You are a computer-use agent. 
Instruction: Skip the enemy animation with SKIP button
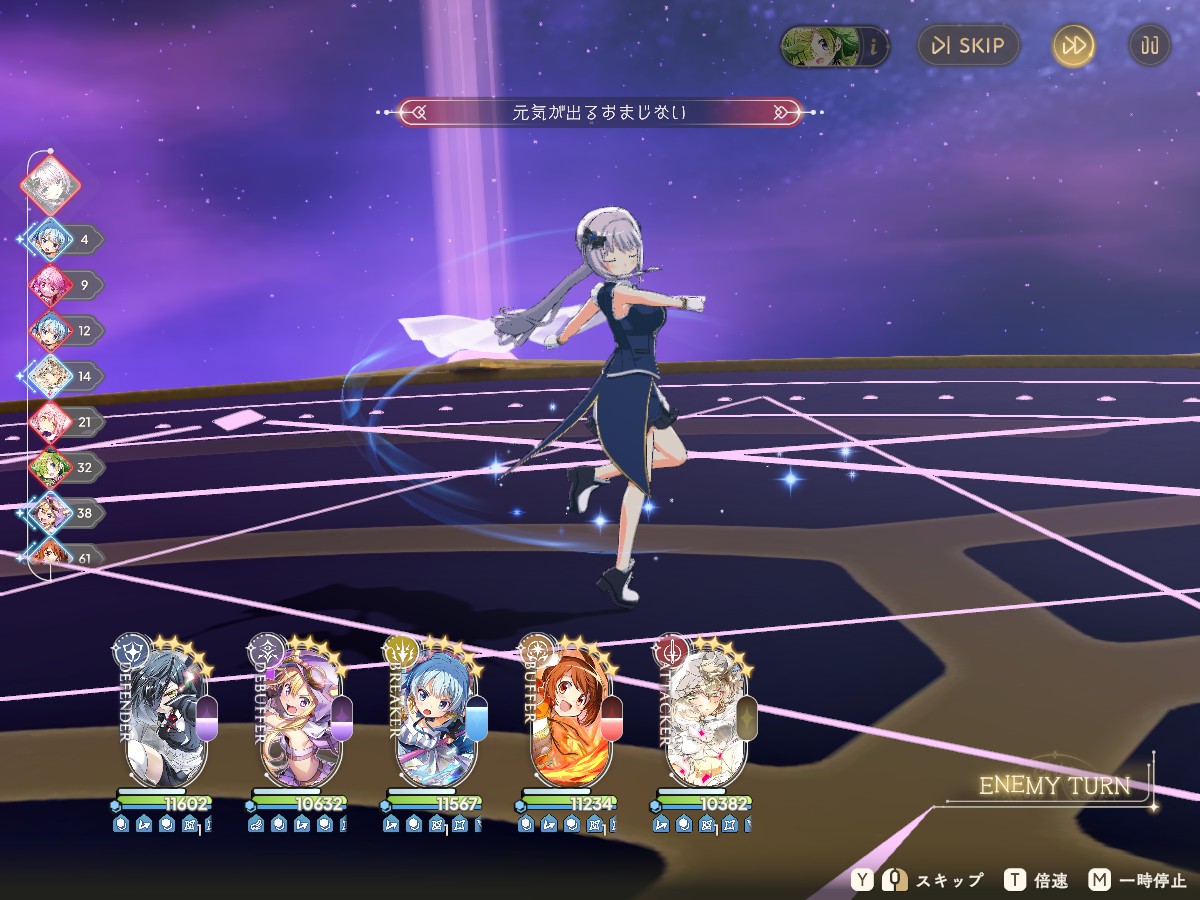[967, 46]
